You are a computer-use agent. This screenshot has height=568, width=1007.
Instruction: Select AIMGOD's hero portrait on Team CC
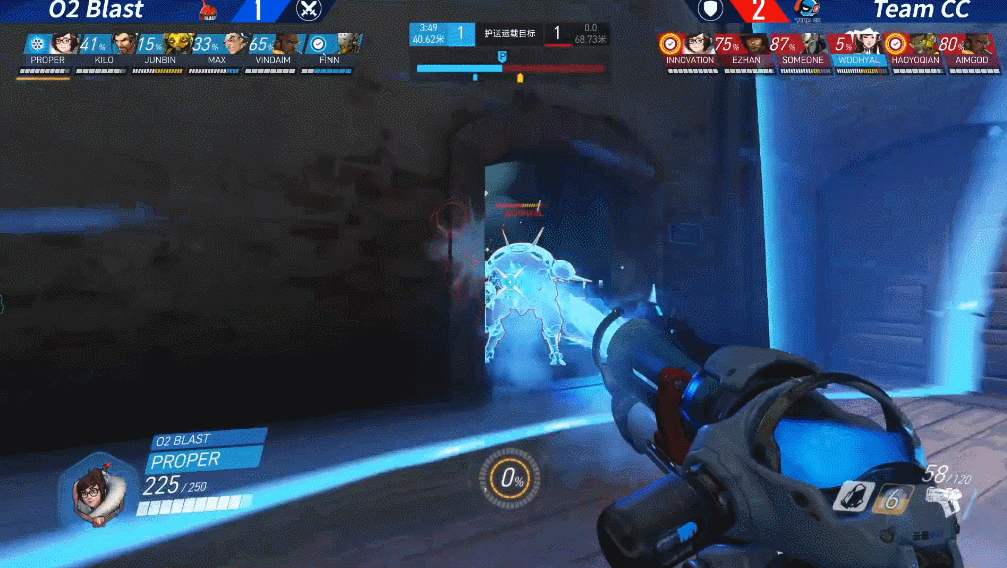(980, 45)
